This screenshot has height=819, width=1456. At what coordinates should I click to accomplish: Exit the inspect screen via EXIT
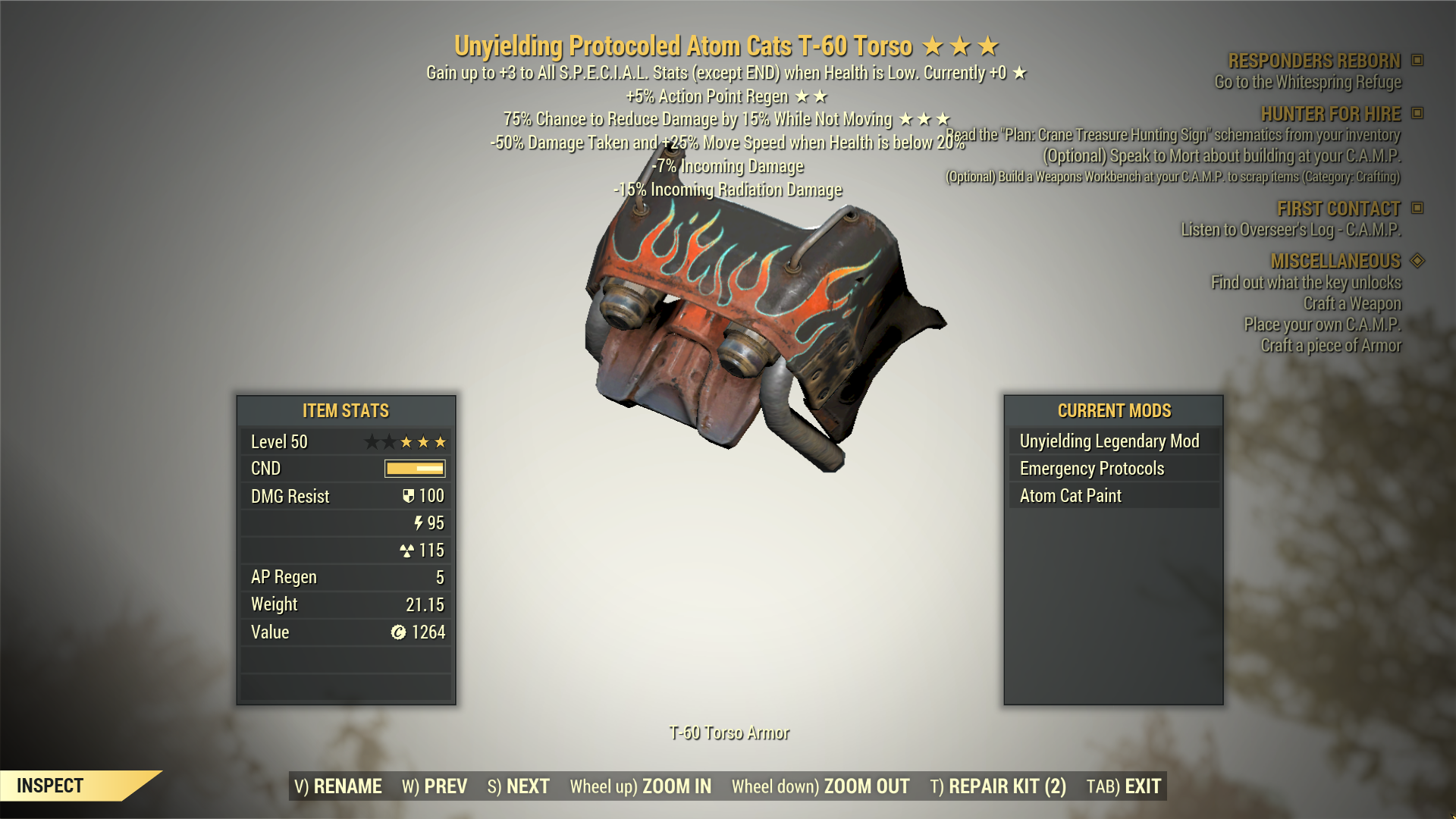[1124, 786]
